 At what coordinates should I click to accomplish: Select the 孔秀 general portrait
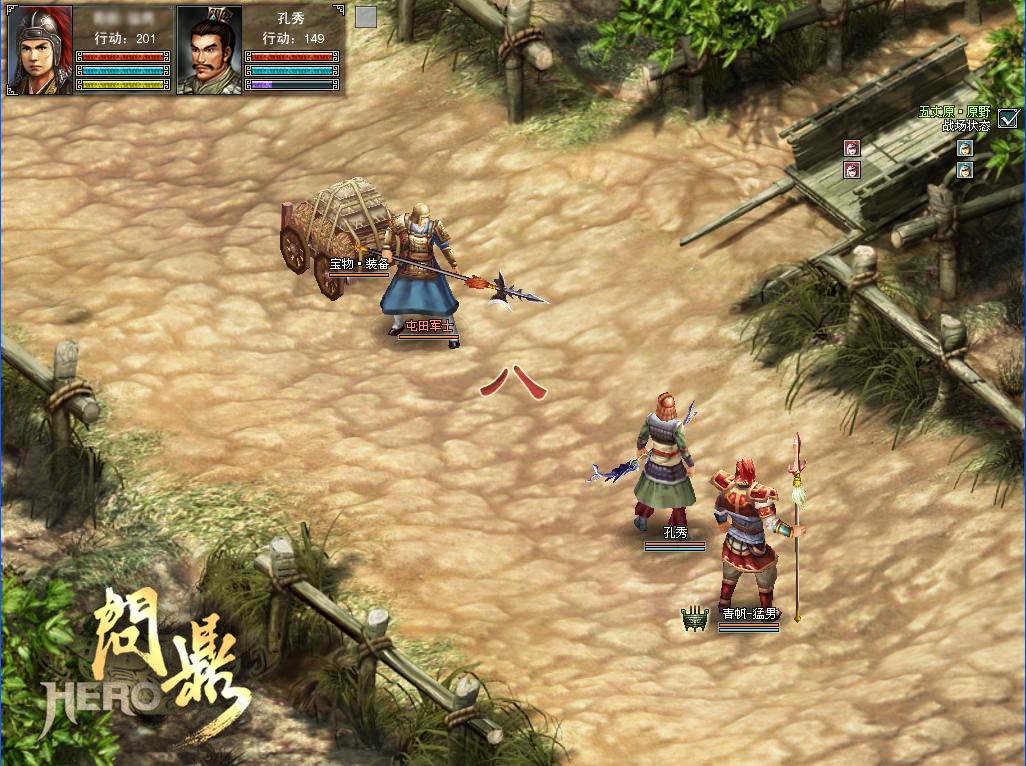209,50
